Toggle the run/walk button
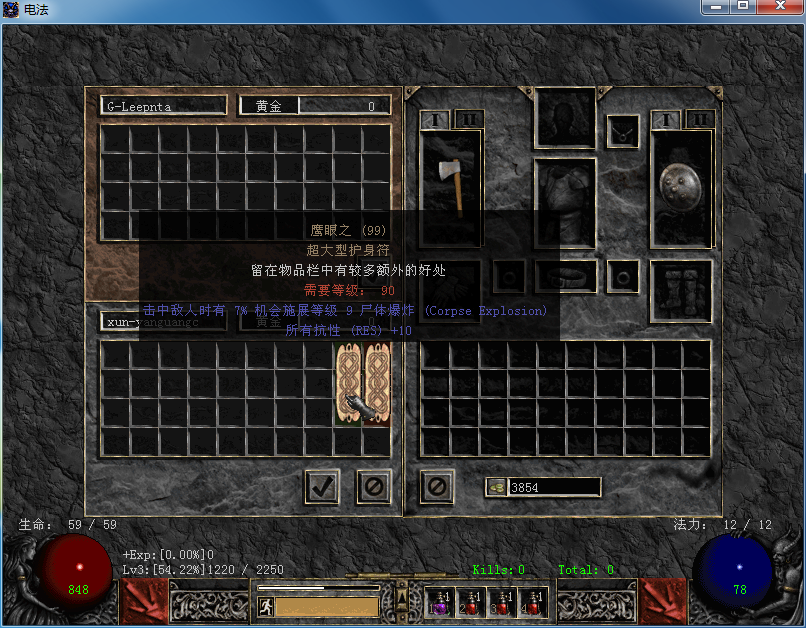806x628 pixels. click(x=266, y=606)
